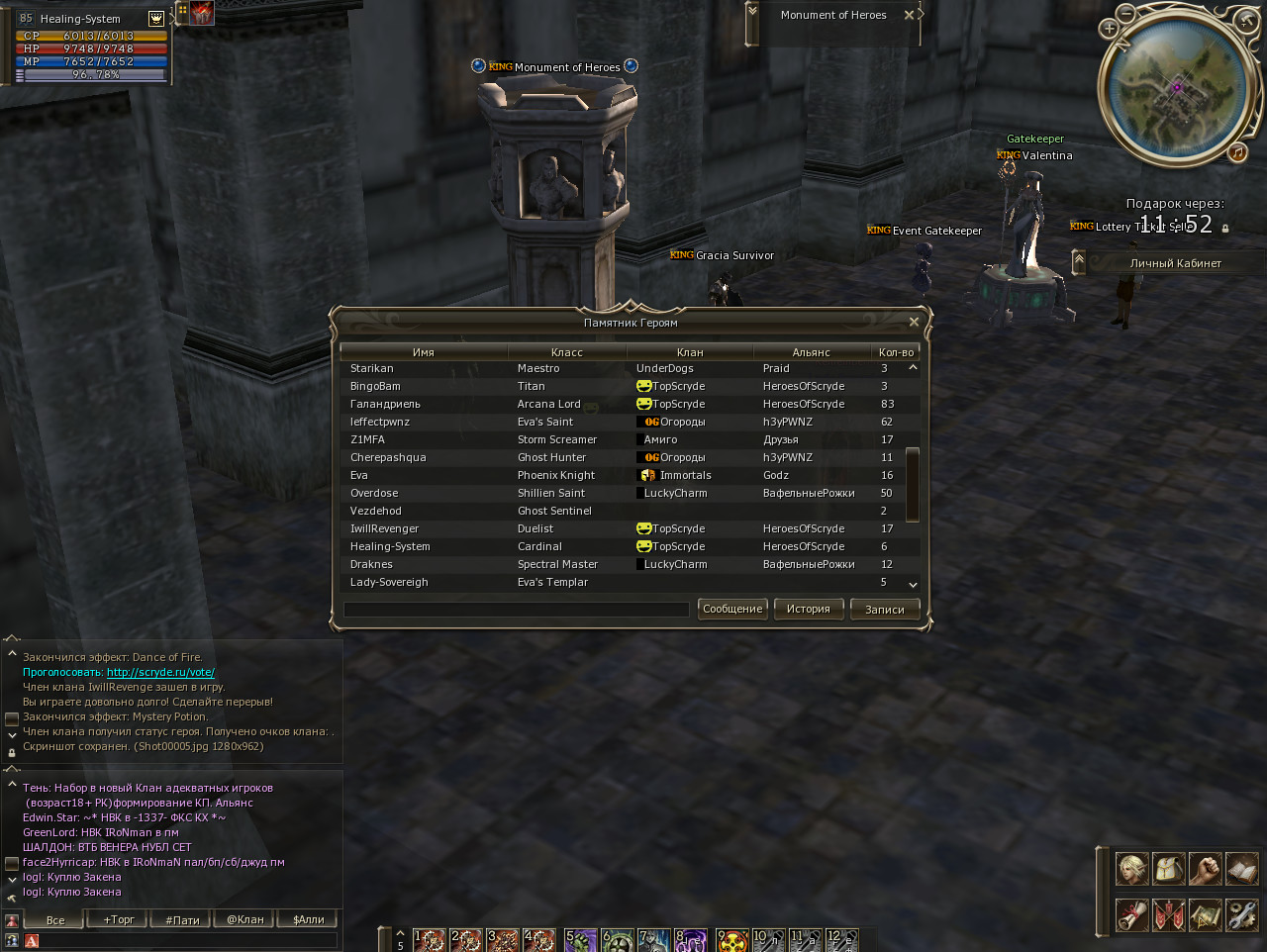Open the backpack inventory icon
Viewport: 1267px width, 952px height.
[1169, 869]
